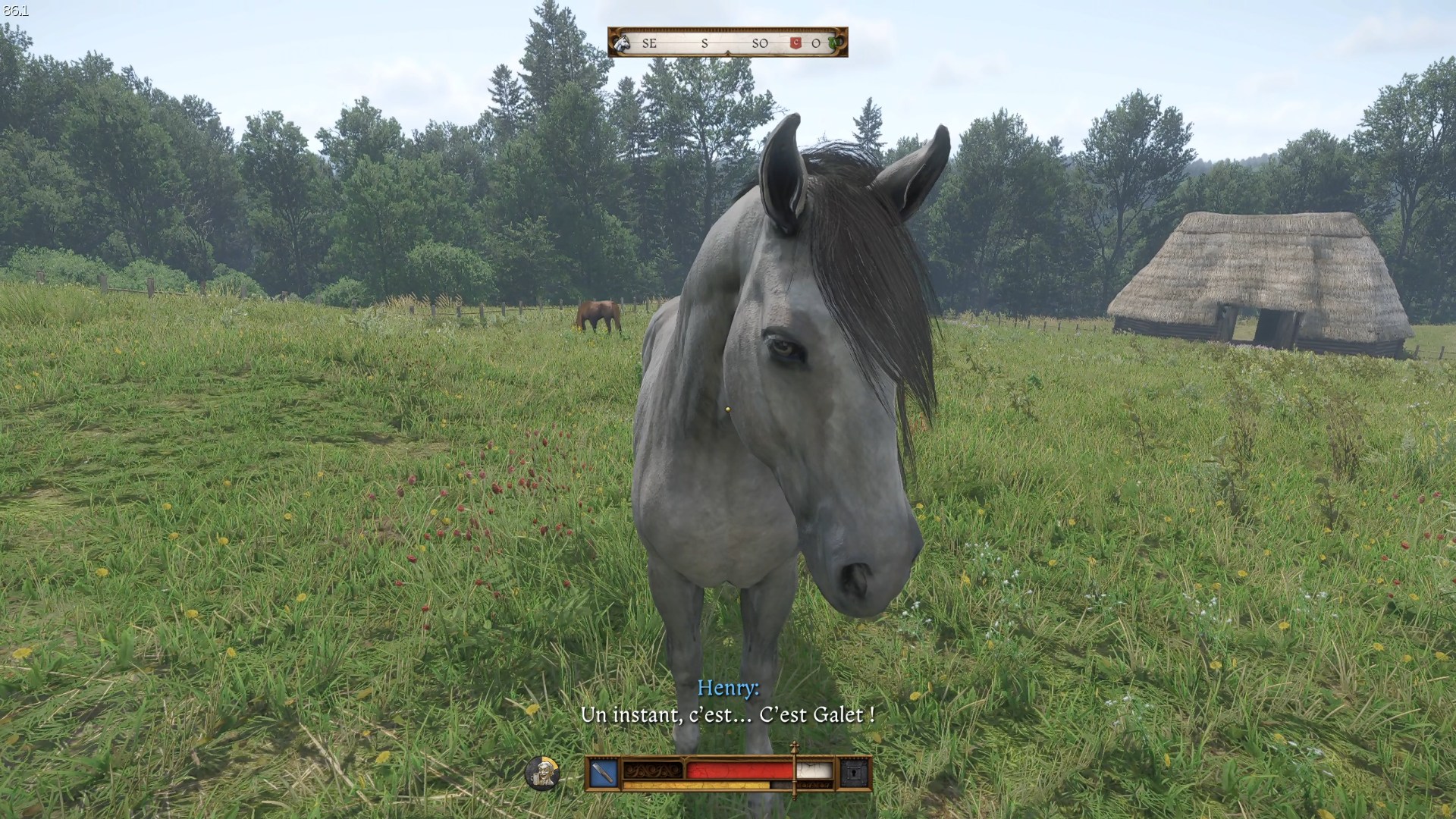Select the SE direction label on the compass

649,44
